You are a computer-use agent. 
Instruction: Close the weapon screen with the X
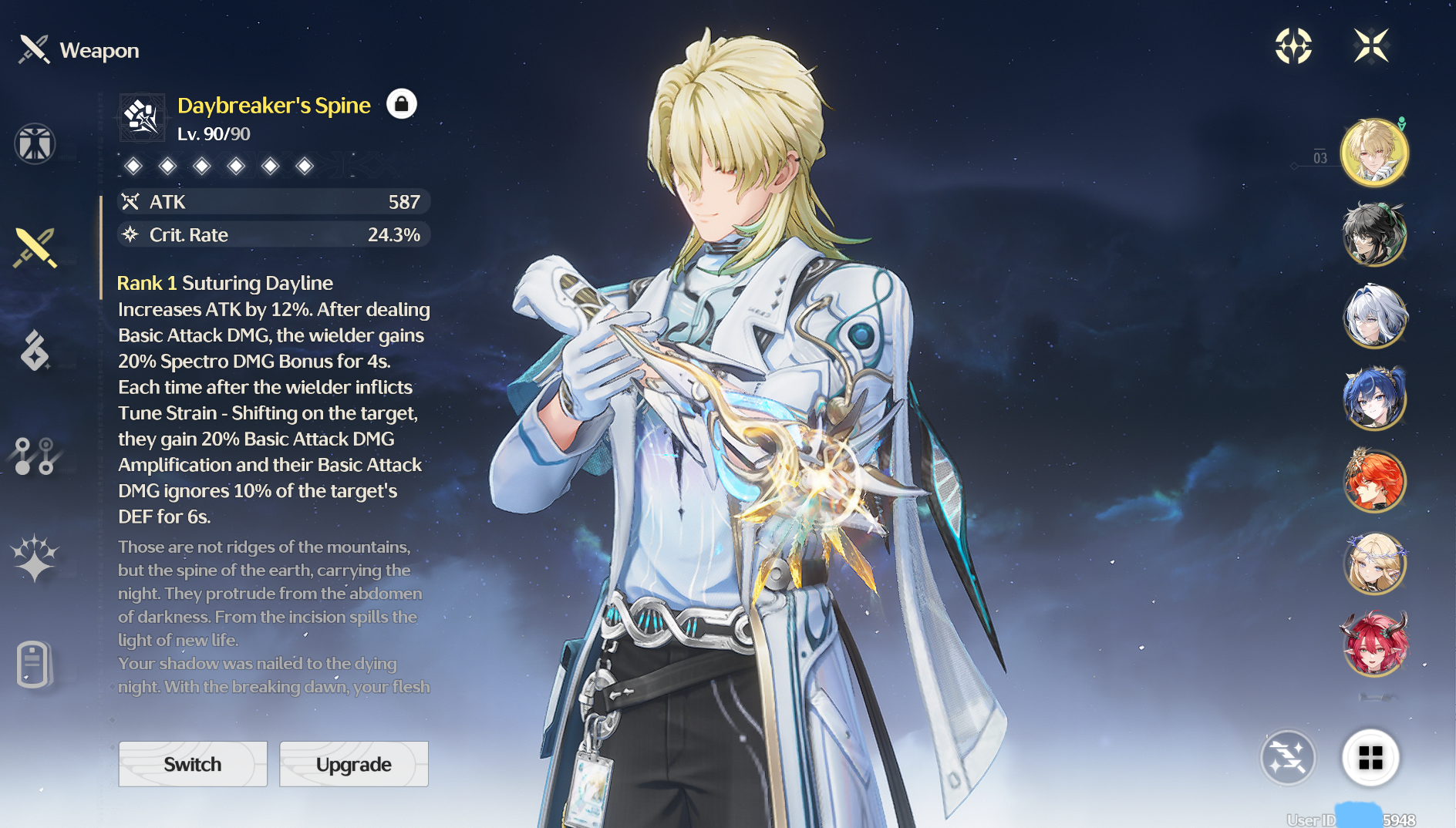coord(1371,45)
